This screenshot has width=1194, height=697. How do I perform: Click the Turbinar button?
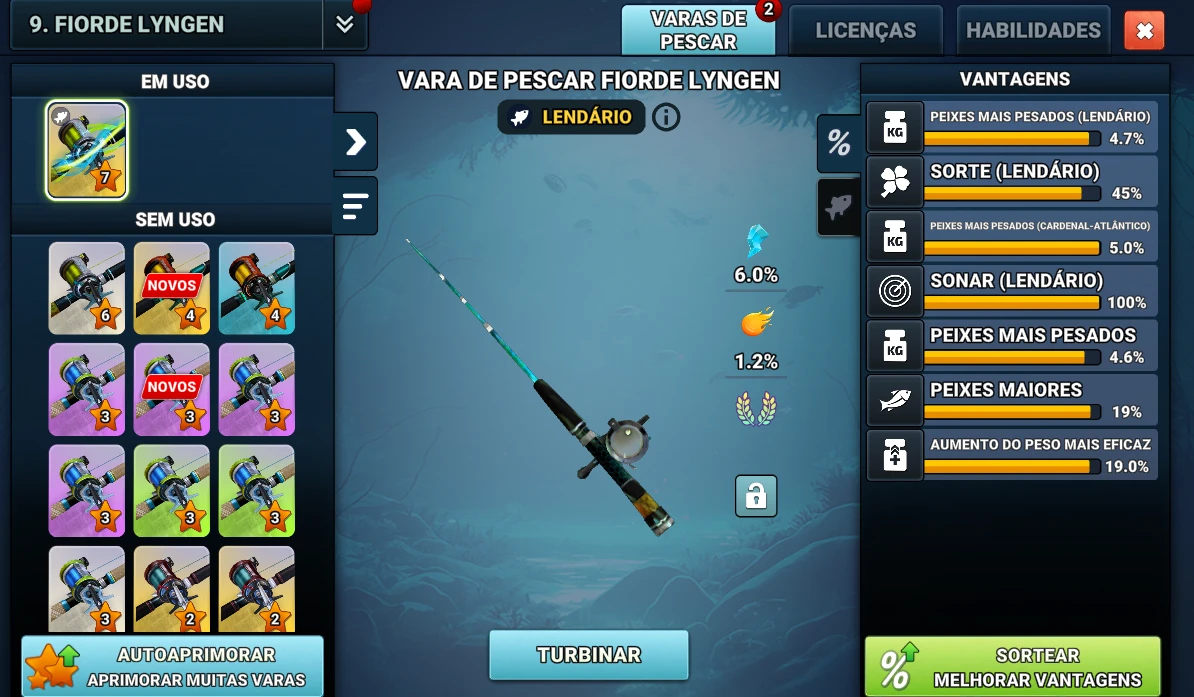pos(588,655)
